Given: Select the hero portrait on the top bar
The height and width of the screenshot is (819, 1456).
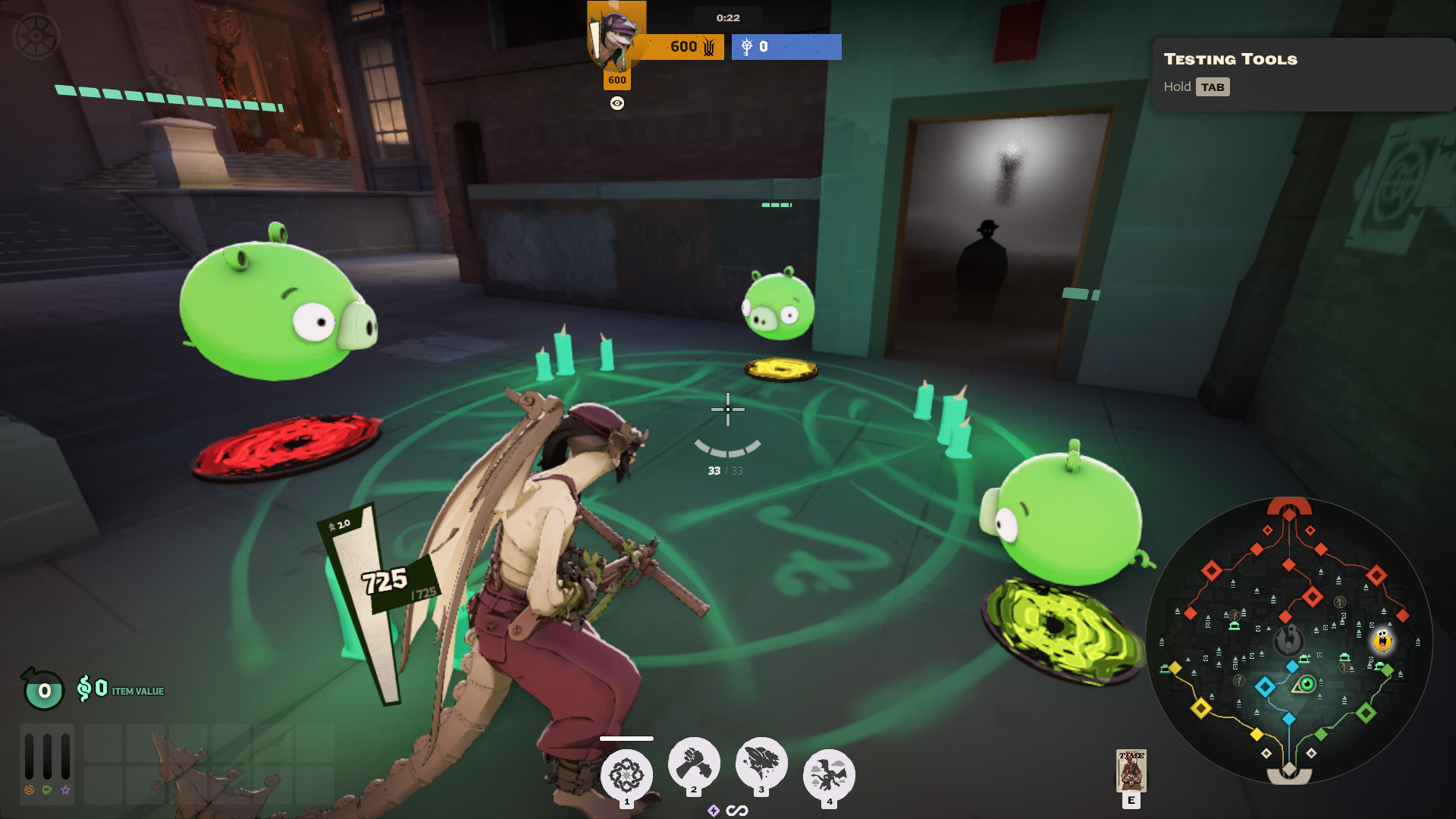Looking at the screenshot, I should 616,36.
